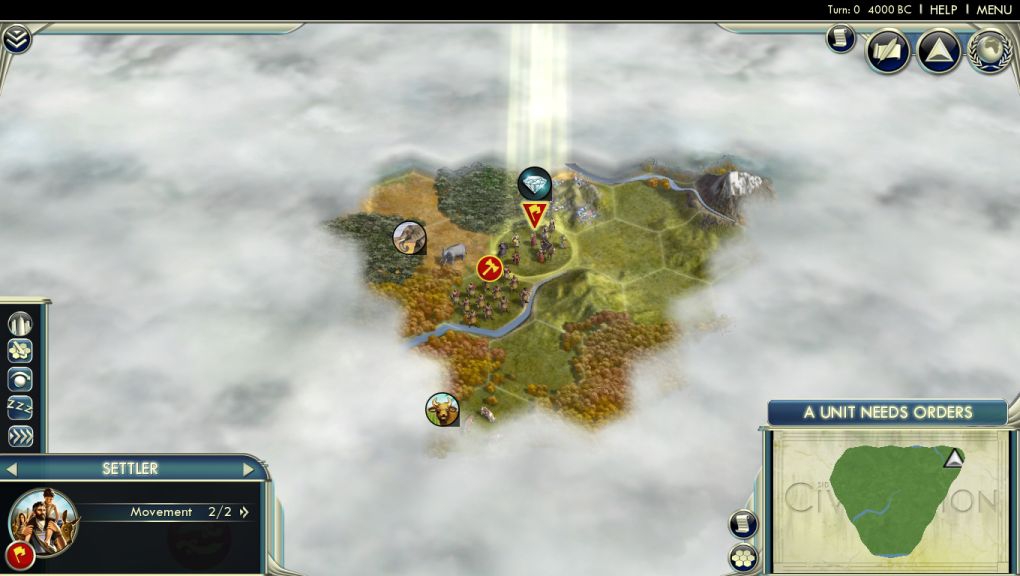1020x576 pixels.
Task: Click the A Unit Needs Orders button
Action: pos(887,412)
